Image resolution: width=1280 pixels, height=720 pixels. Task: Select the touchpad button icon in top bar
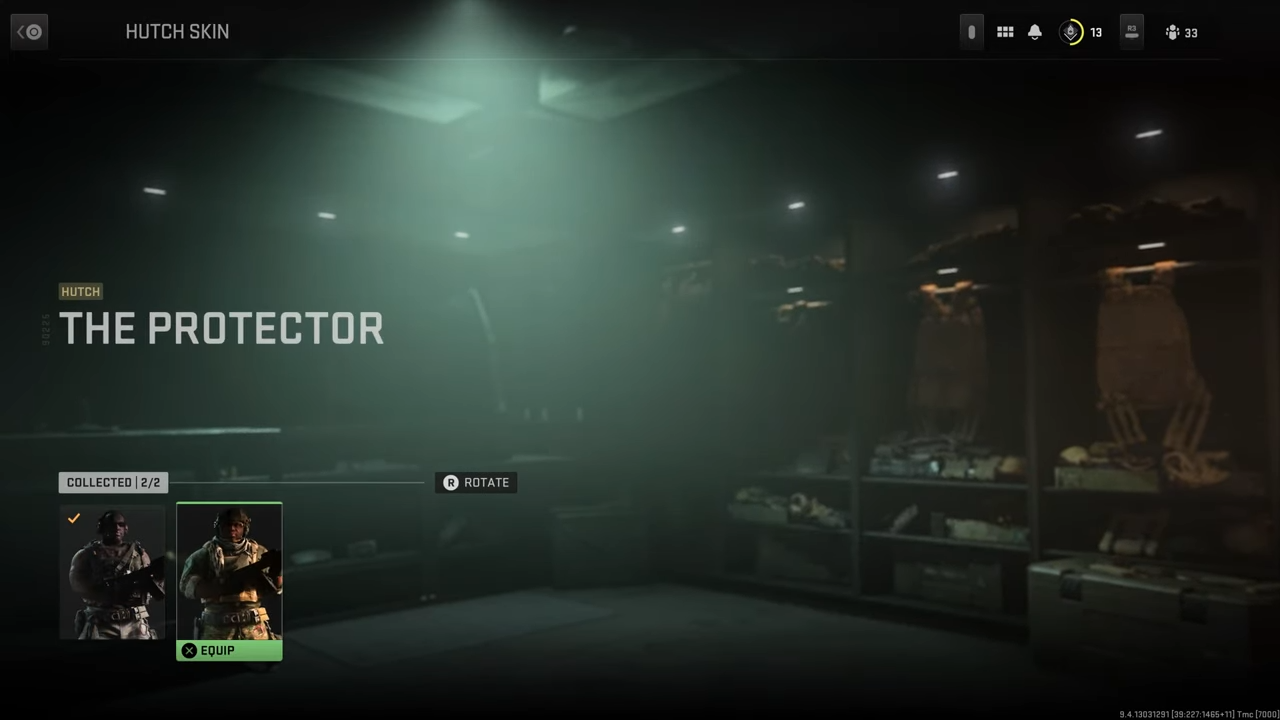971,32
